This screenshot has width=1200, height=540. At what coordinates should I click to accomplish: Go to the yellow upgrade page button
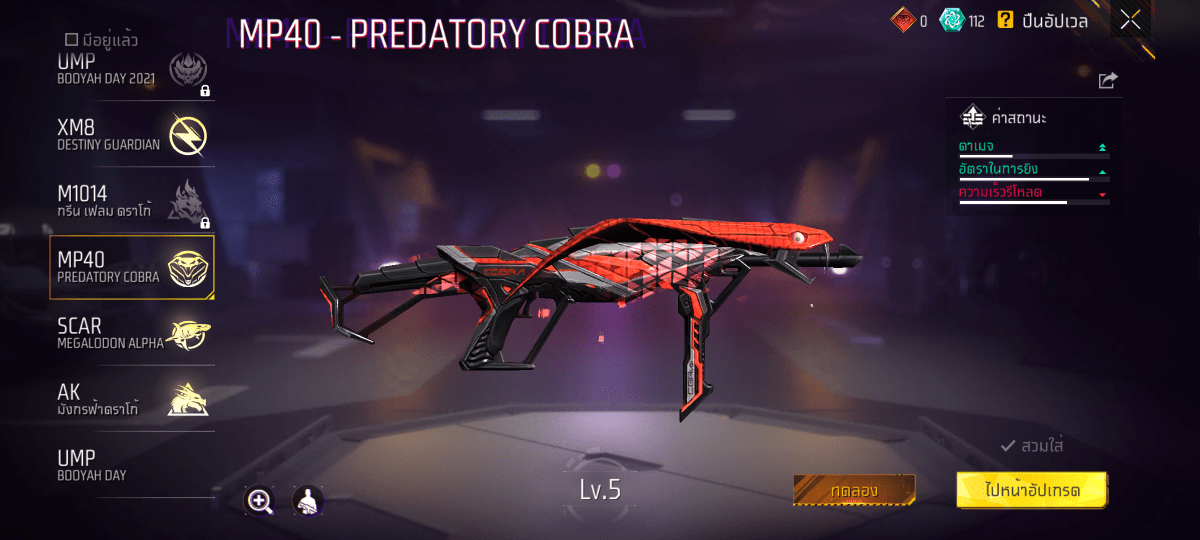[x=1032, y=490]
